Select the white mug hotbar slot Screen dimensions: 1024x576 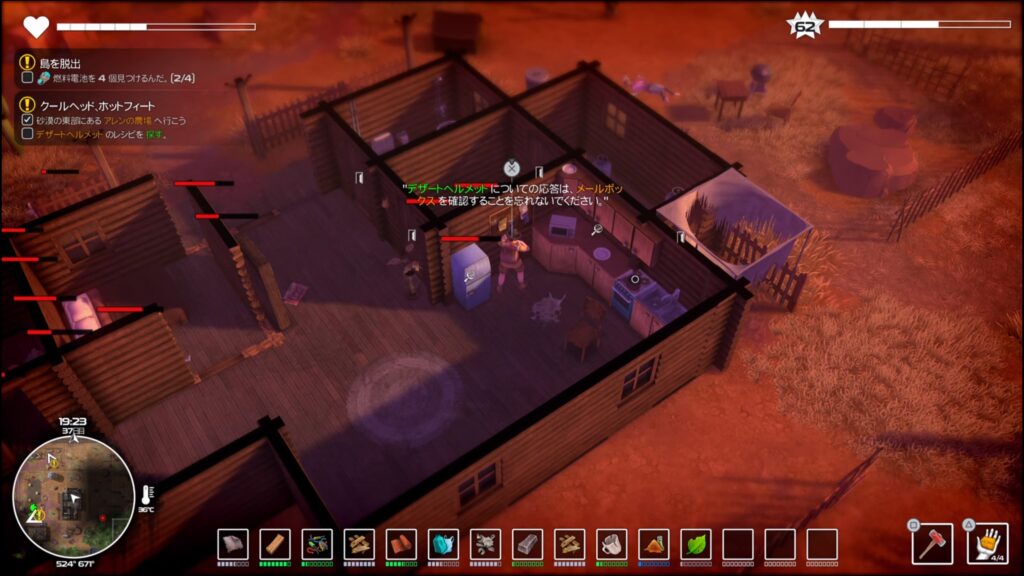click(x=611, y=544)
